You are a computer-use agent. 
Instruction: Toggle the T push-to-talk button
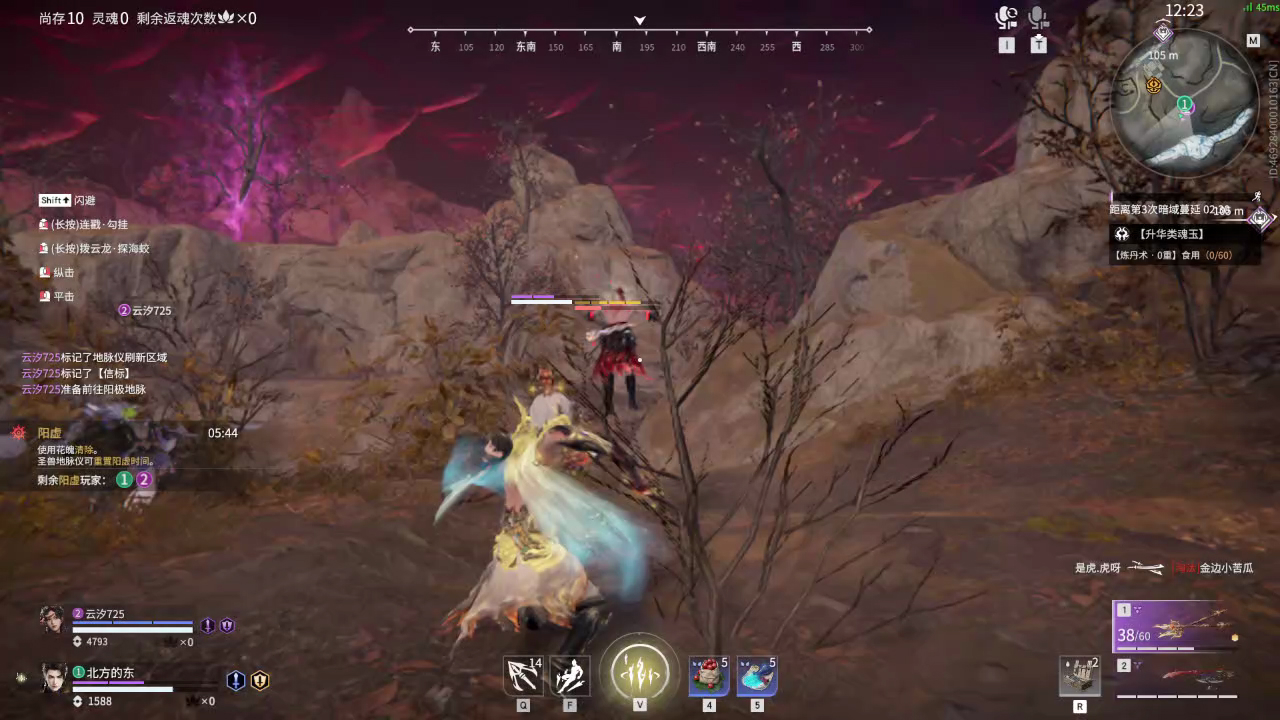point(1037,44)
